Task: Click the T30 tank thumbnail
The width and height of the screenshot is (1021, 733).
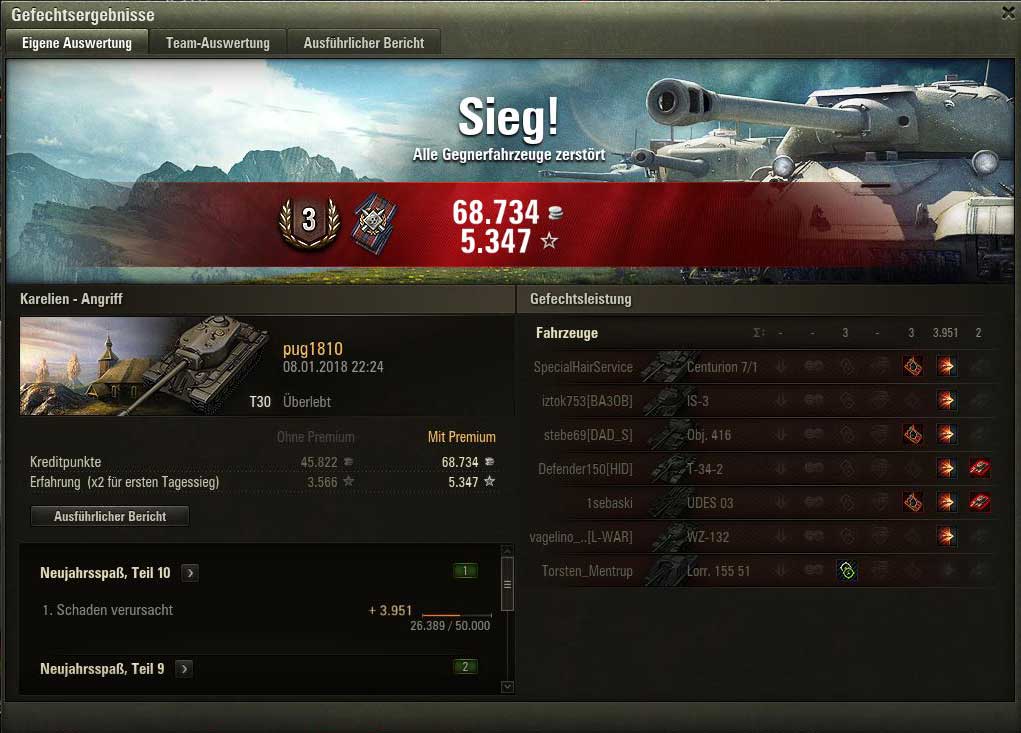Action: 145,365
